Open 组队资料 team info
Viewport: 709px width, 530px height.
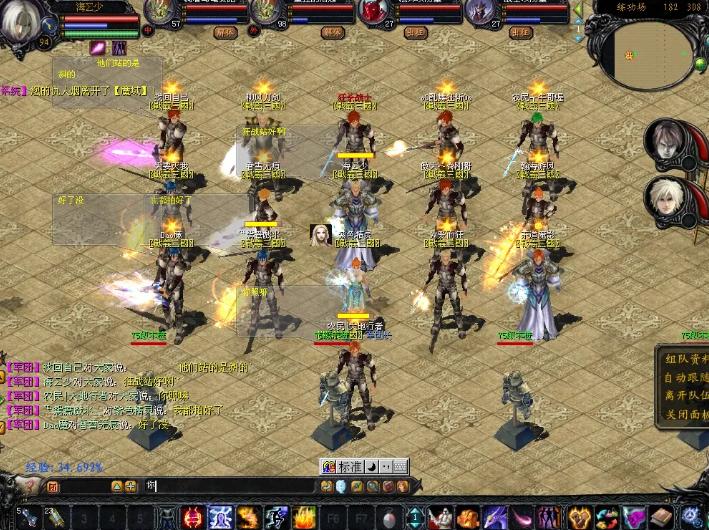[685, 360]
